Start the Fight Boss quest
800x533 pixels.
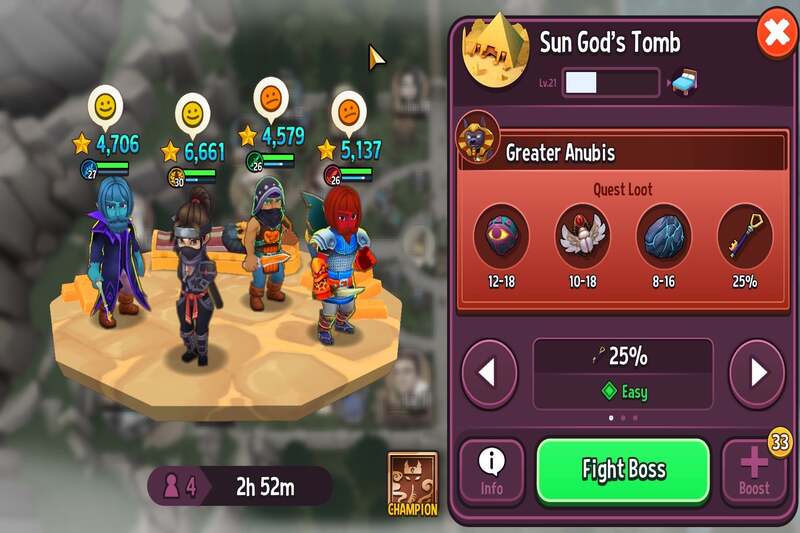pyautogui.click(x=623, y=470)
